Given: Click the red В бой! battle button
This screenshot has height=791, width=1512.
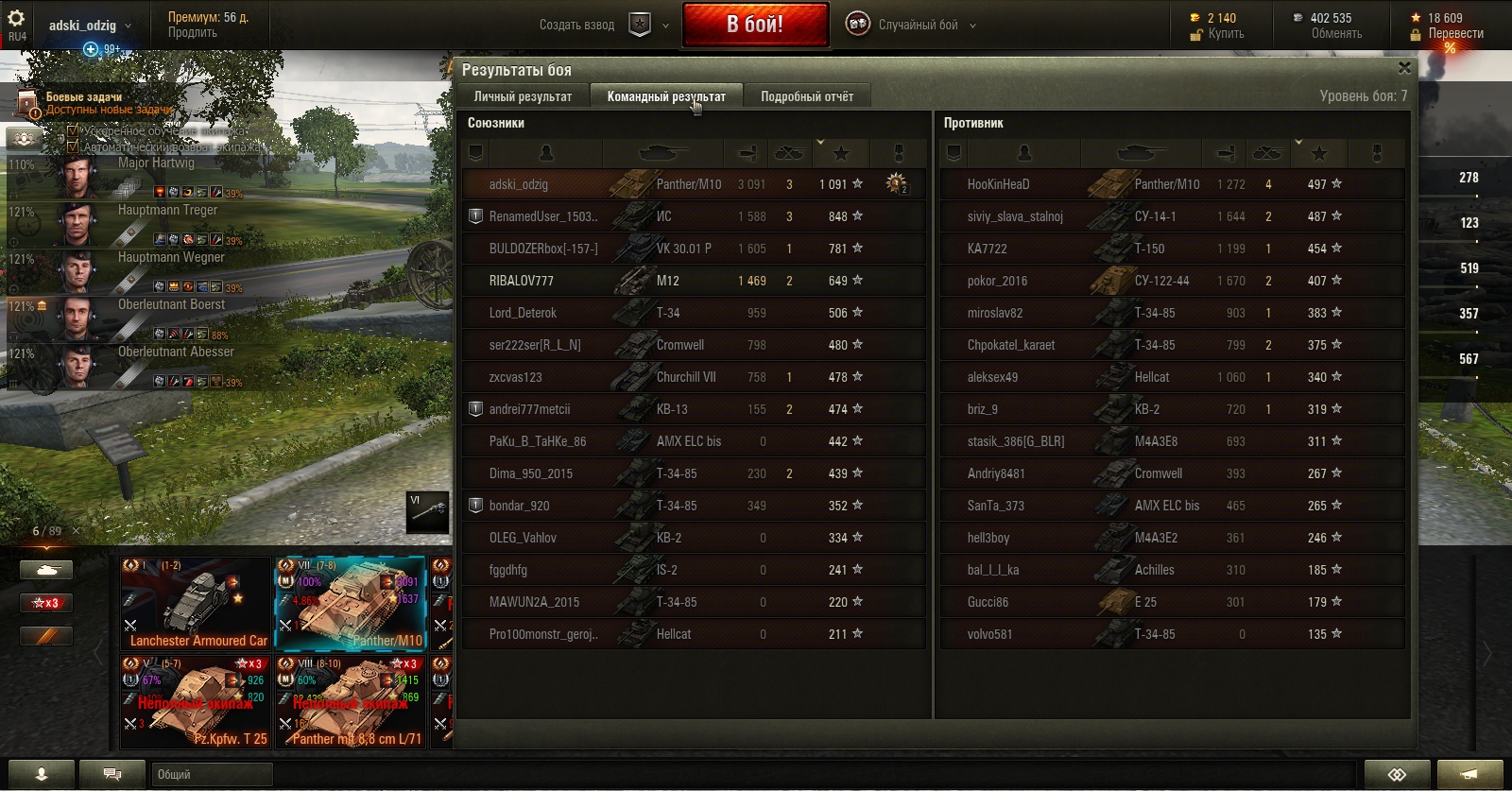Looking at the screenshot, I should [x=755, y=25].
